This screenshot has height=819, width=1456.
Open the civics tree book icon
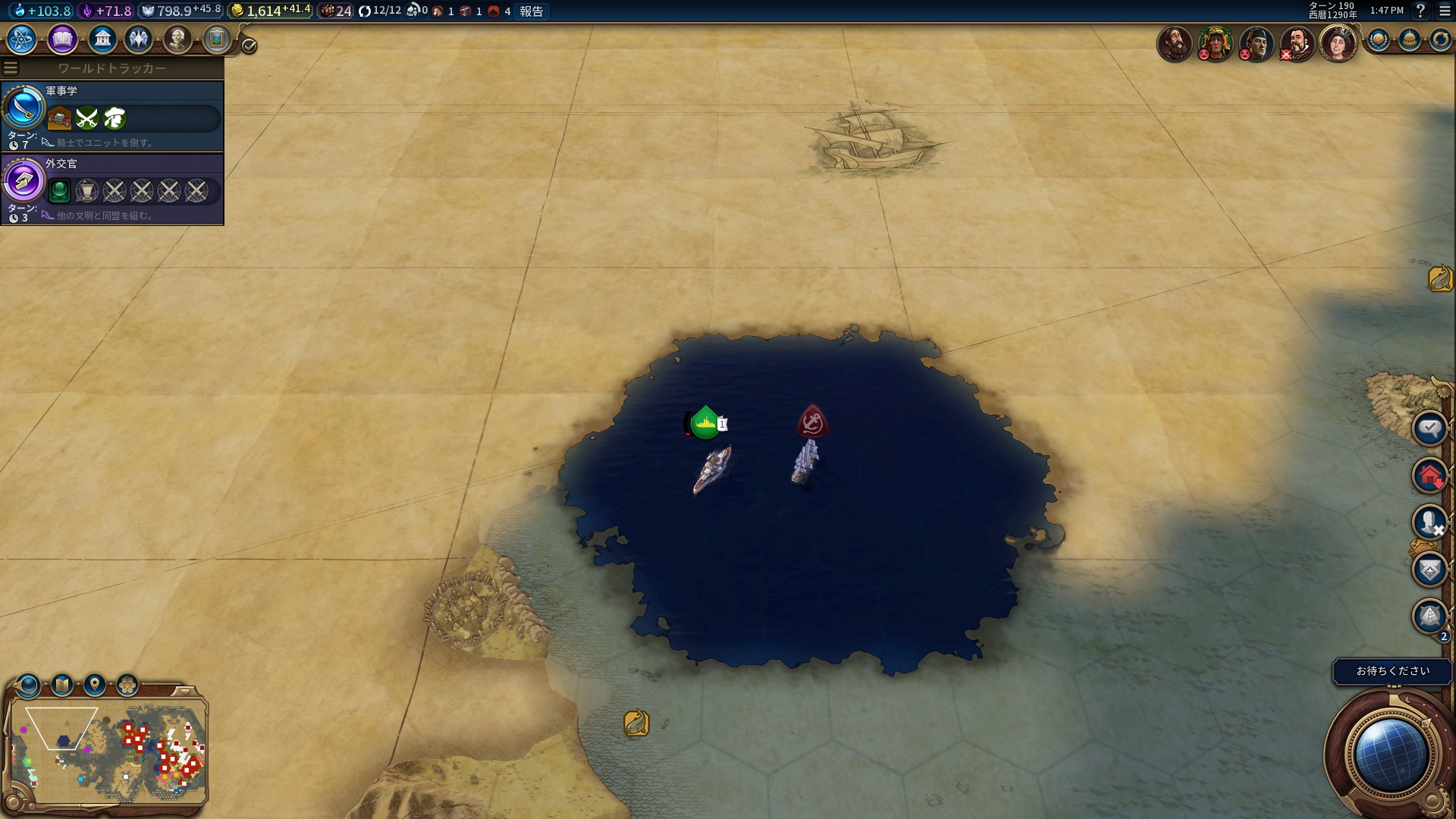62,39
